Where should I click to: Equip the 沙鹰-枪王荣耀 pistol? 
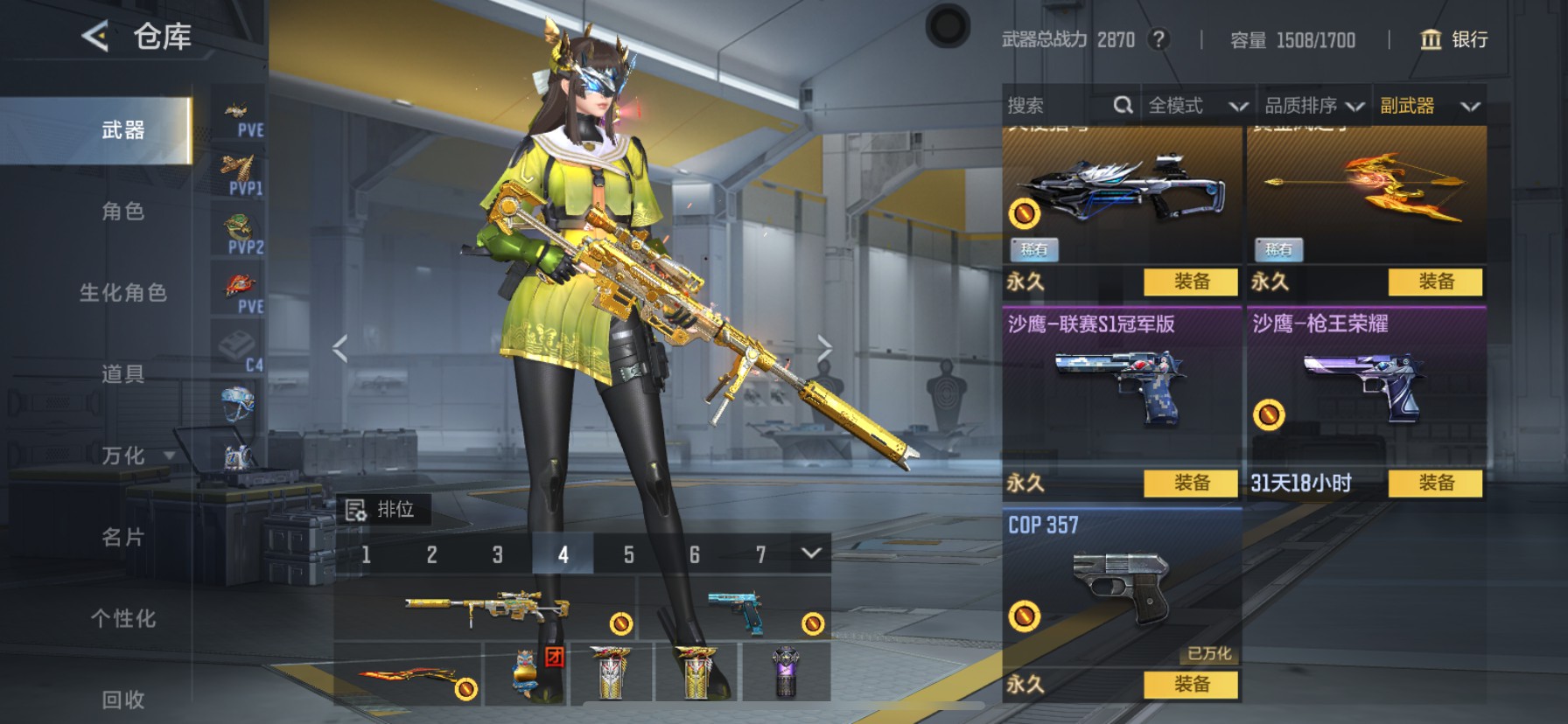click(x=1436, y=483)
